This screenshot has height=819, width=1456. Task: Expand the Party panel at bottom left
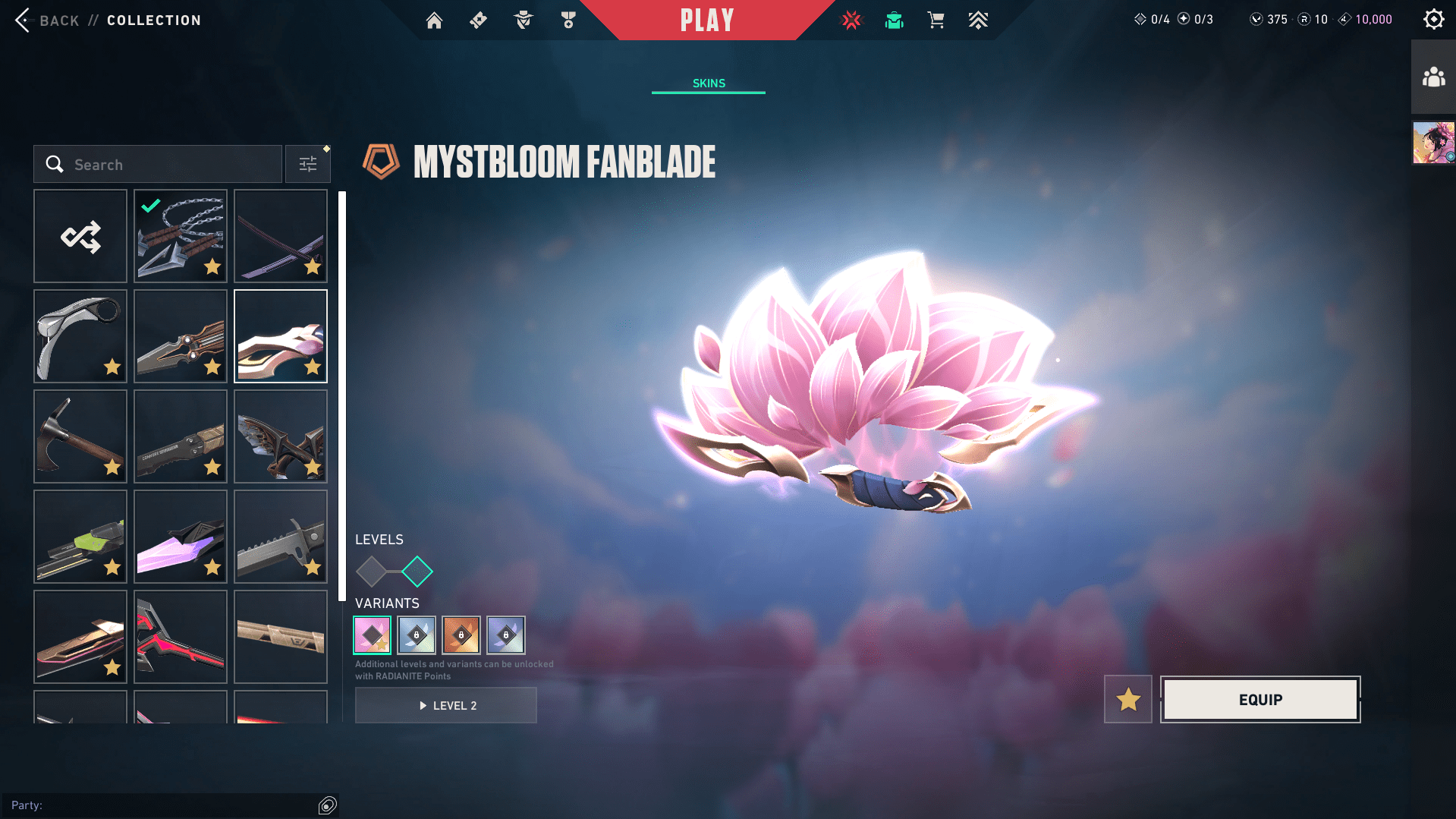[328, 805]
